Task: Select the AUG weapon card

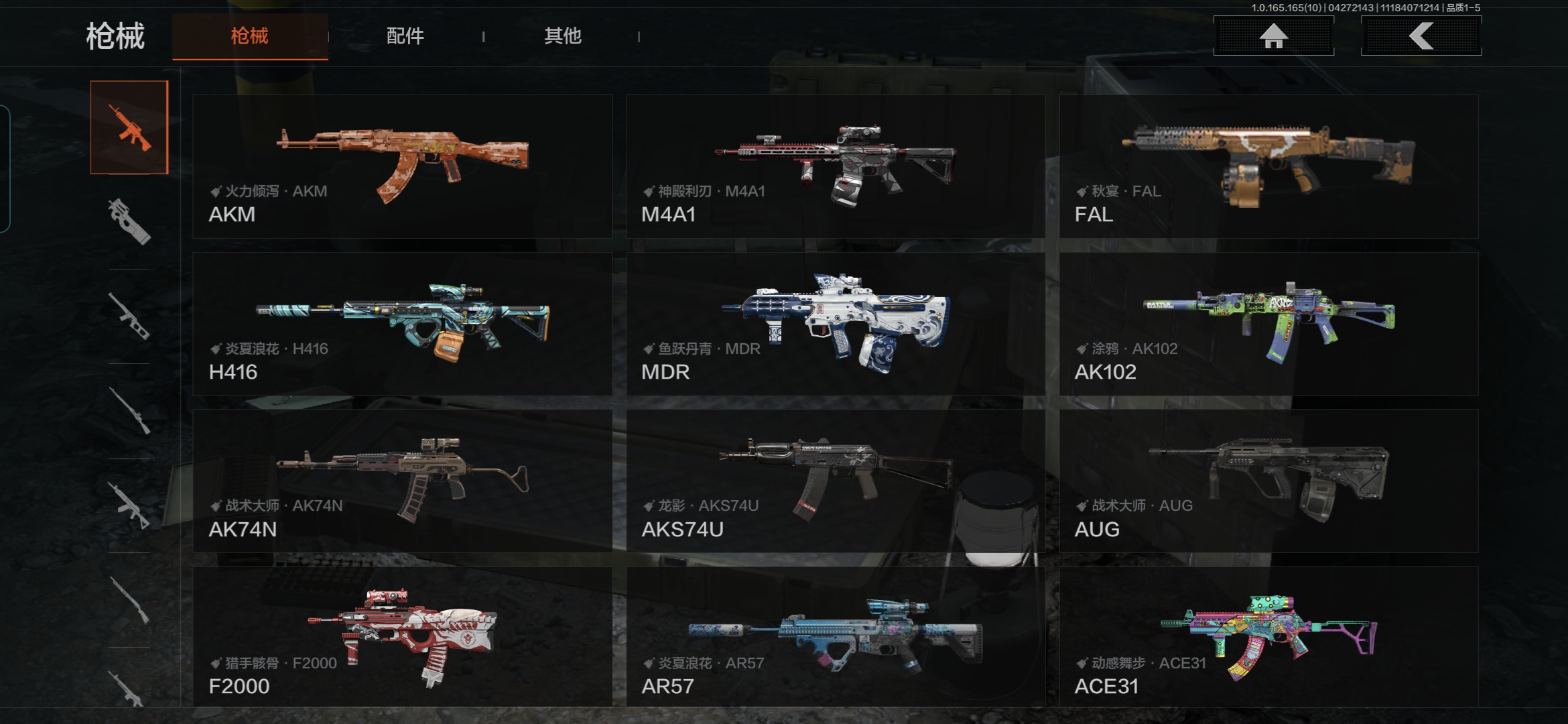Action: point(1268,481)
